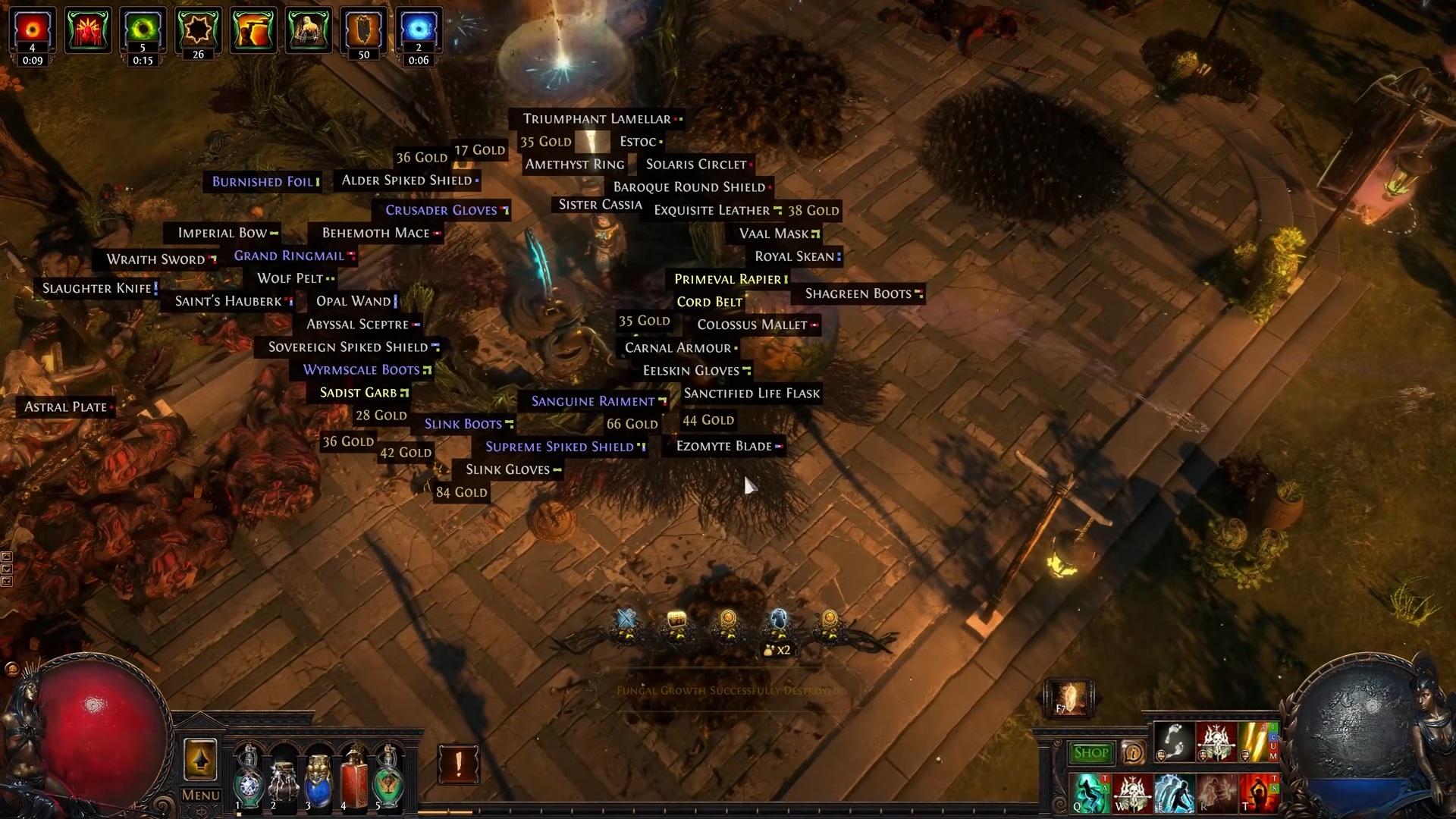The height and width of the screenshot is (819, 1456).
Task: Activate the F7 glowing crystal skill
Action: coord(1069,698)
